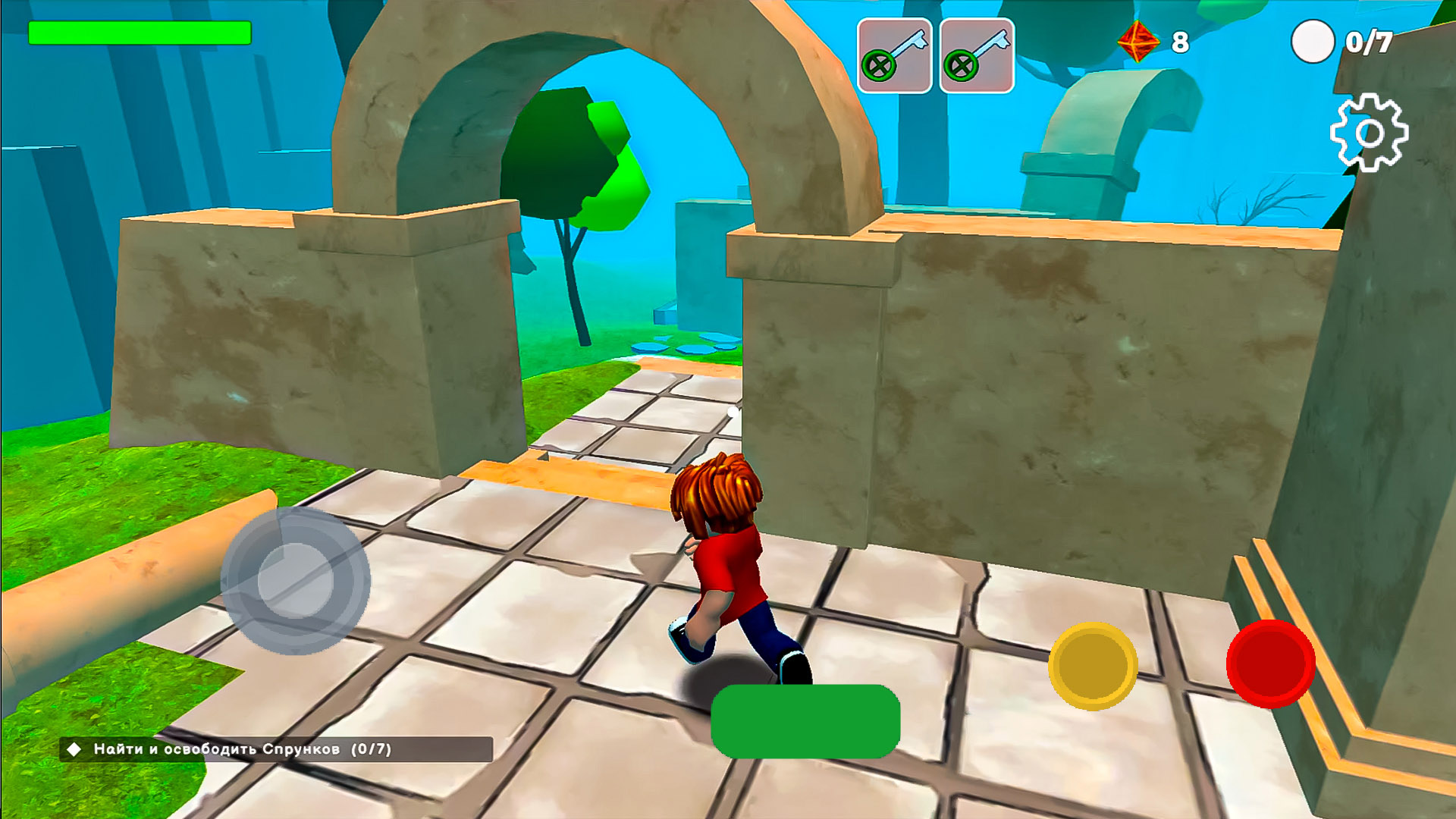Tap the top-left health indicator bar

140,33
